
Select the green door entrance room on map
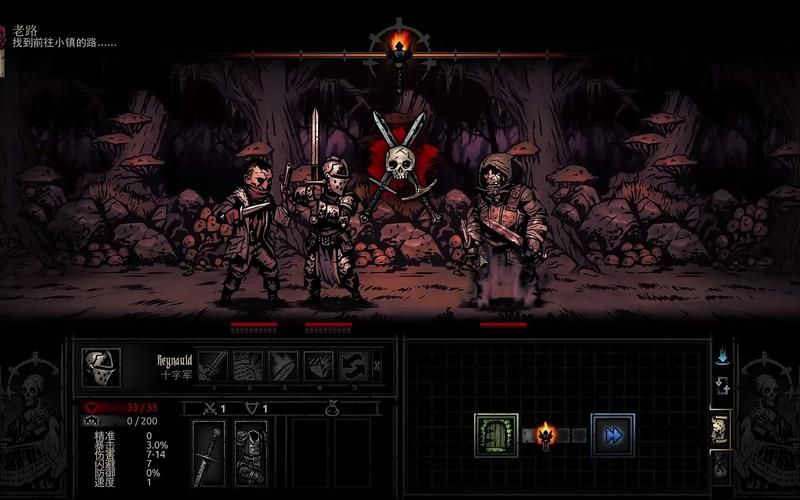pyautogui.click(x=496, y=435)
